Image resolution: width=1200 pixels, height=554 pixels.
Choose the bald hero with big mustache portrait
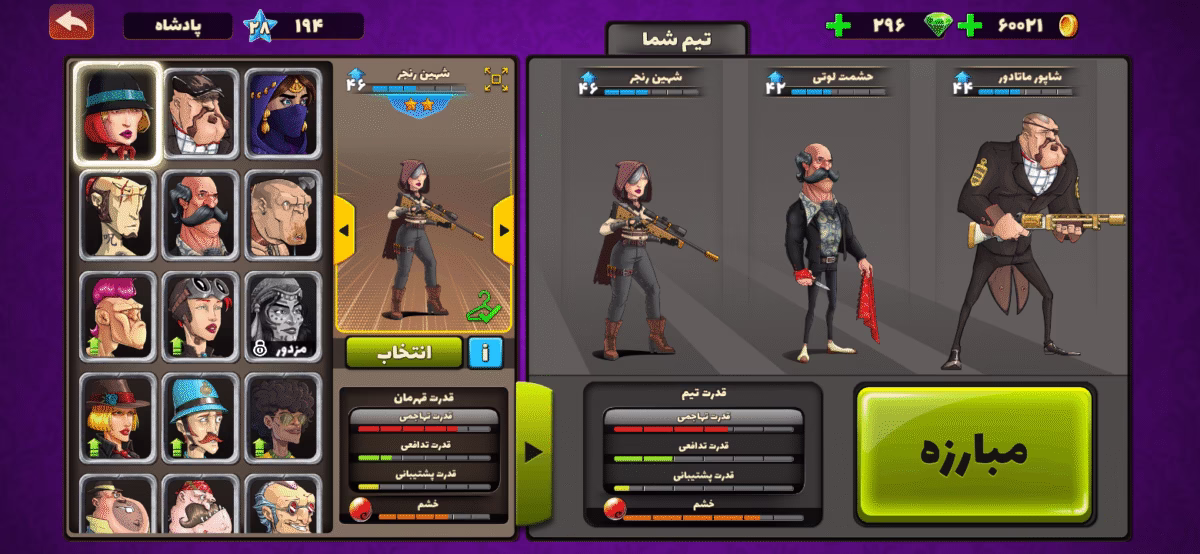200,213
